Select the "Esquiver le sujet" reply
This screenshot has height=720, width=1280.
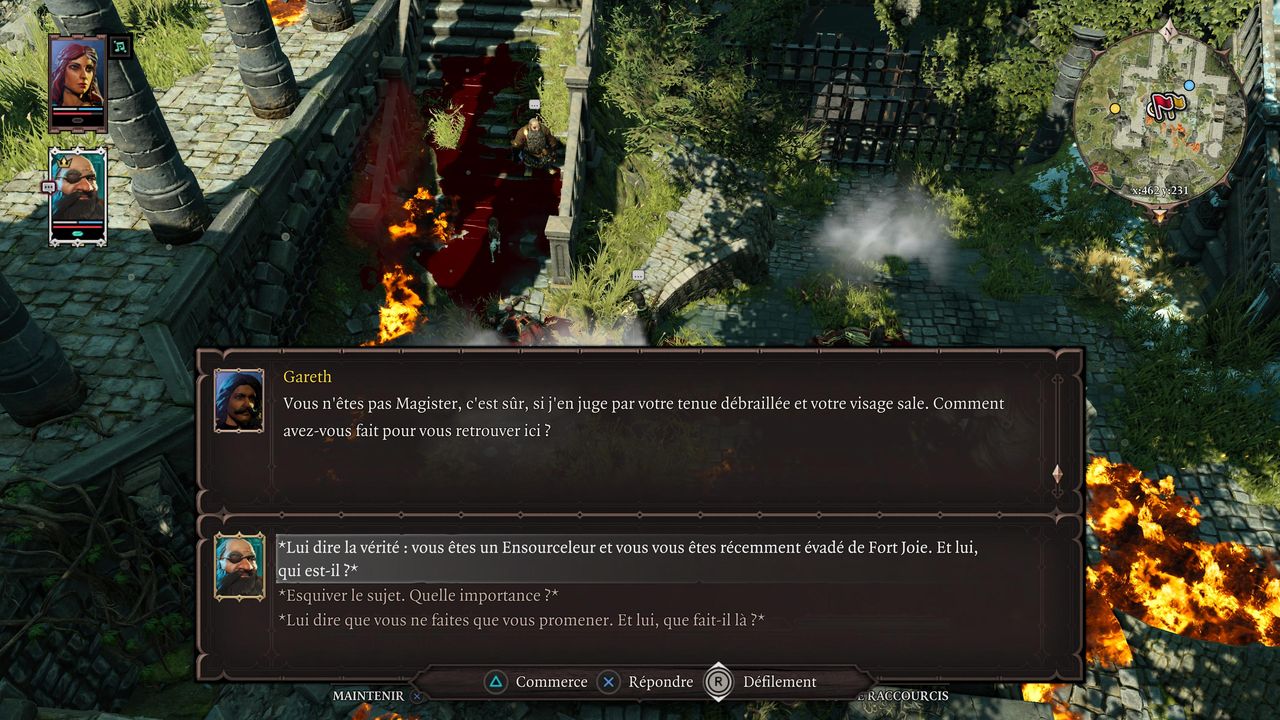pos(417,596)
